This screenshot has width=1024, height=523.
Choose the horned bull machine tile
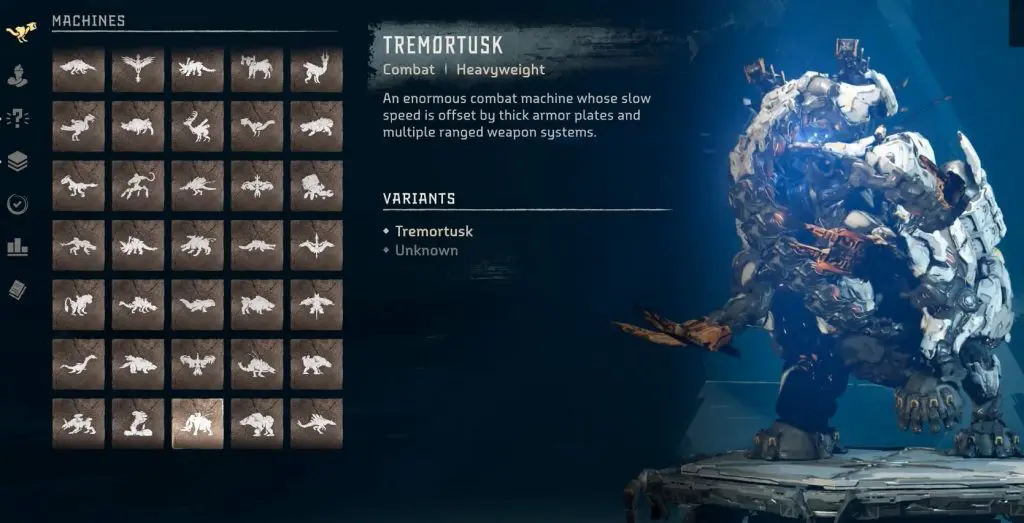pyautogui.click(x=257, y=70)
